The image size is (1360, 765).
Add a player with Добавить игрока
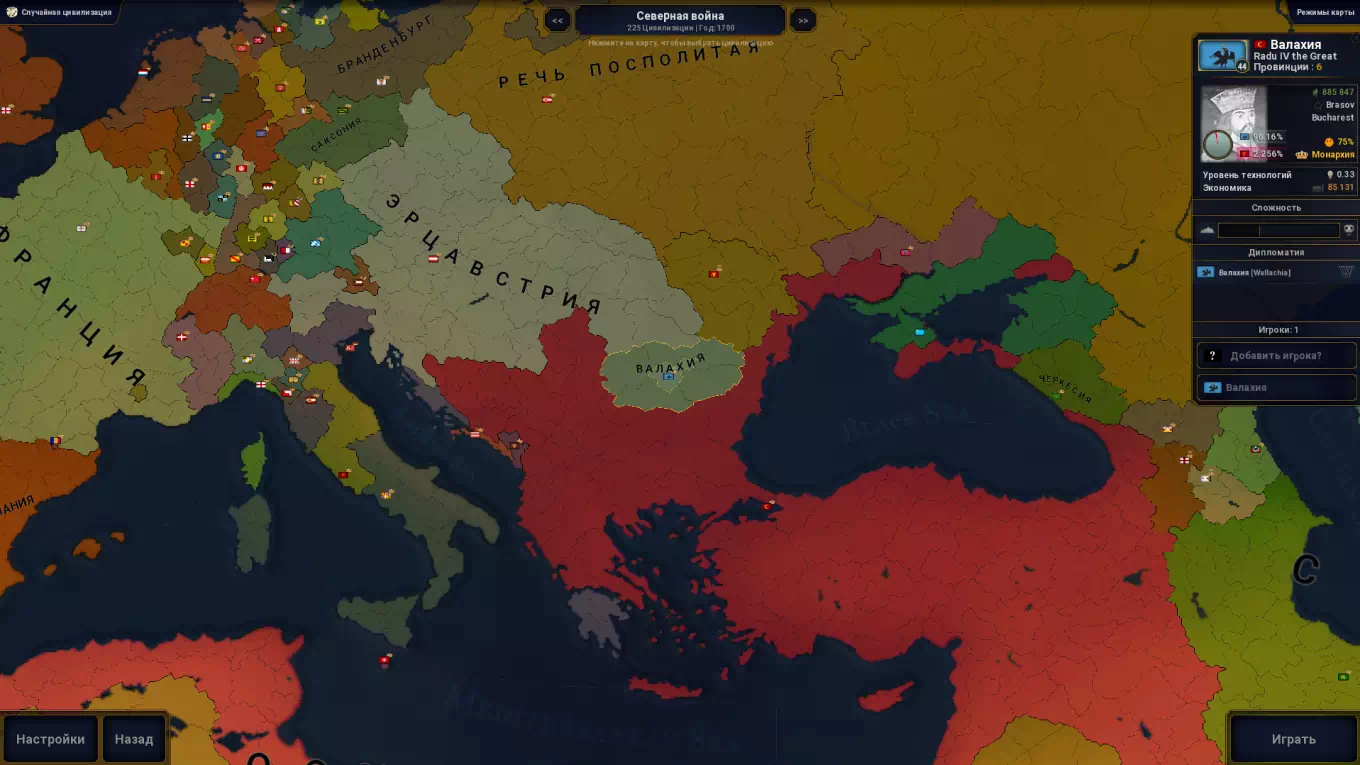coord(1276,355)
